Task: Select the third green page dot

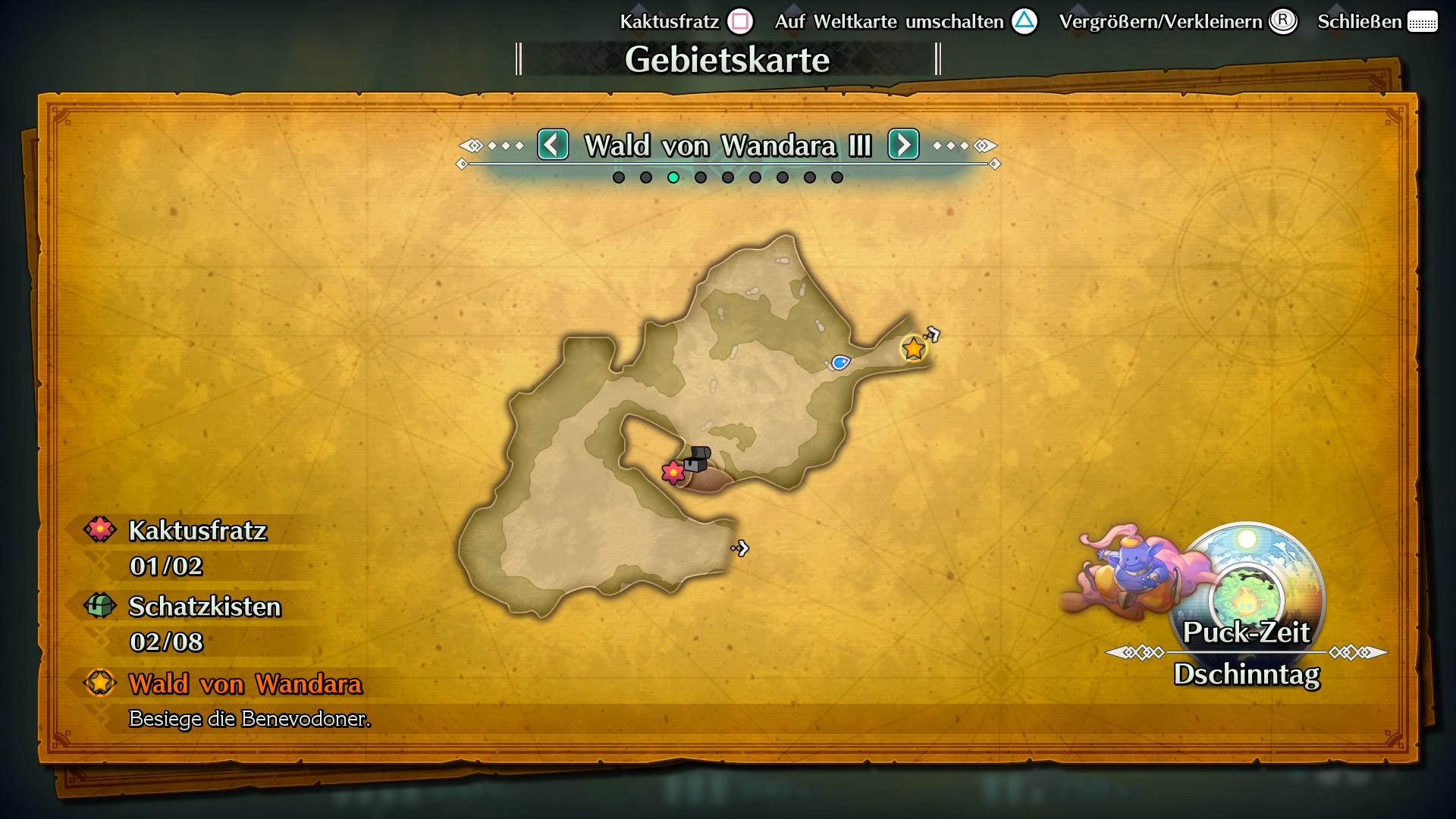Action: [x=673, y=177]
